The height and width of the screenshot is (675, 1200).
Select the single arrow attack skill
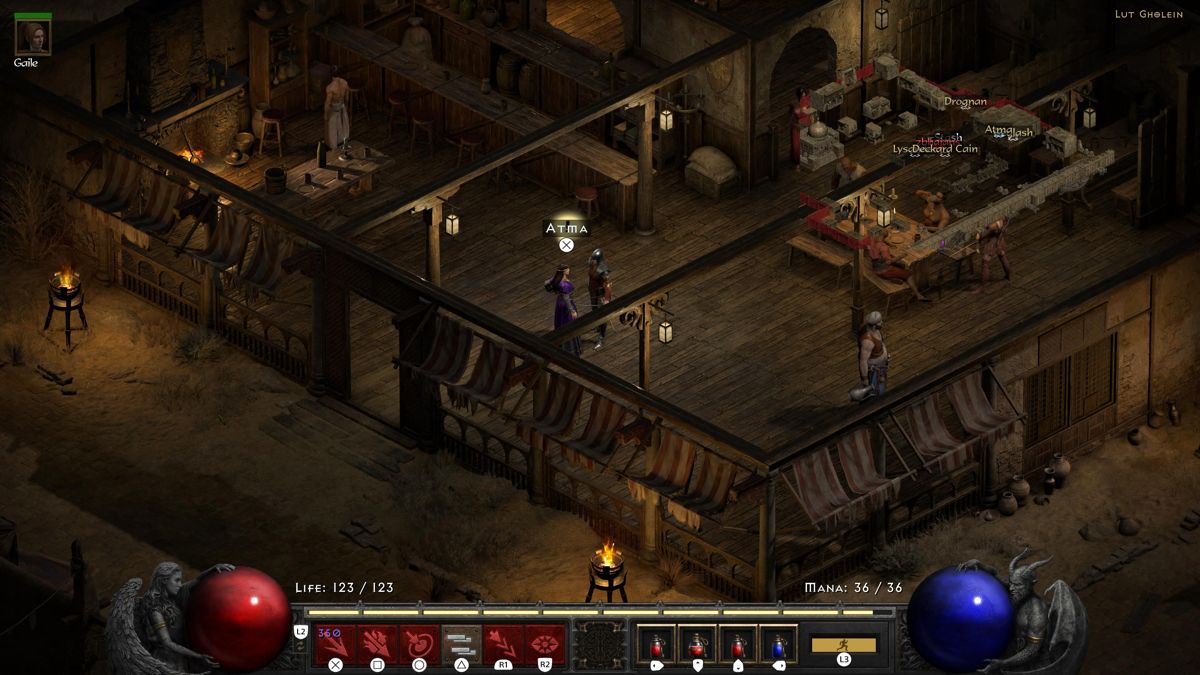click(x=336, y=643)
